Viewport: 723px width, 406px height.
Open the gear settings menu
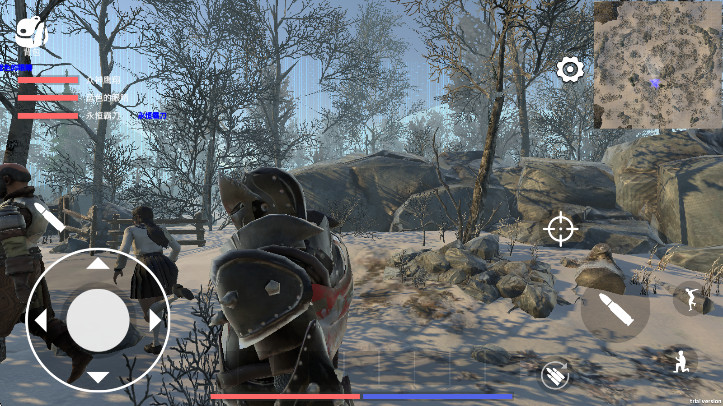pos(570,69)
